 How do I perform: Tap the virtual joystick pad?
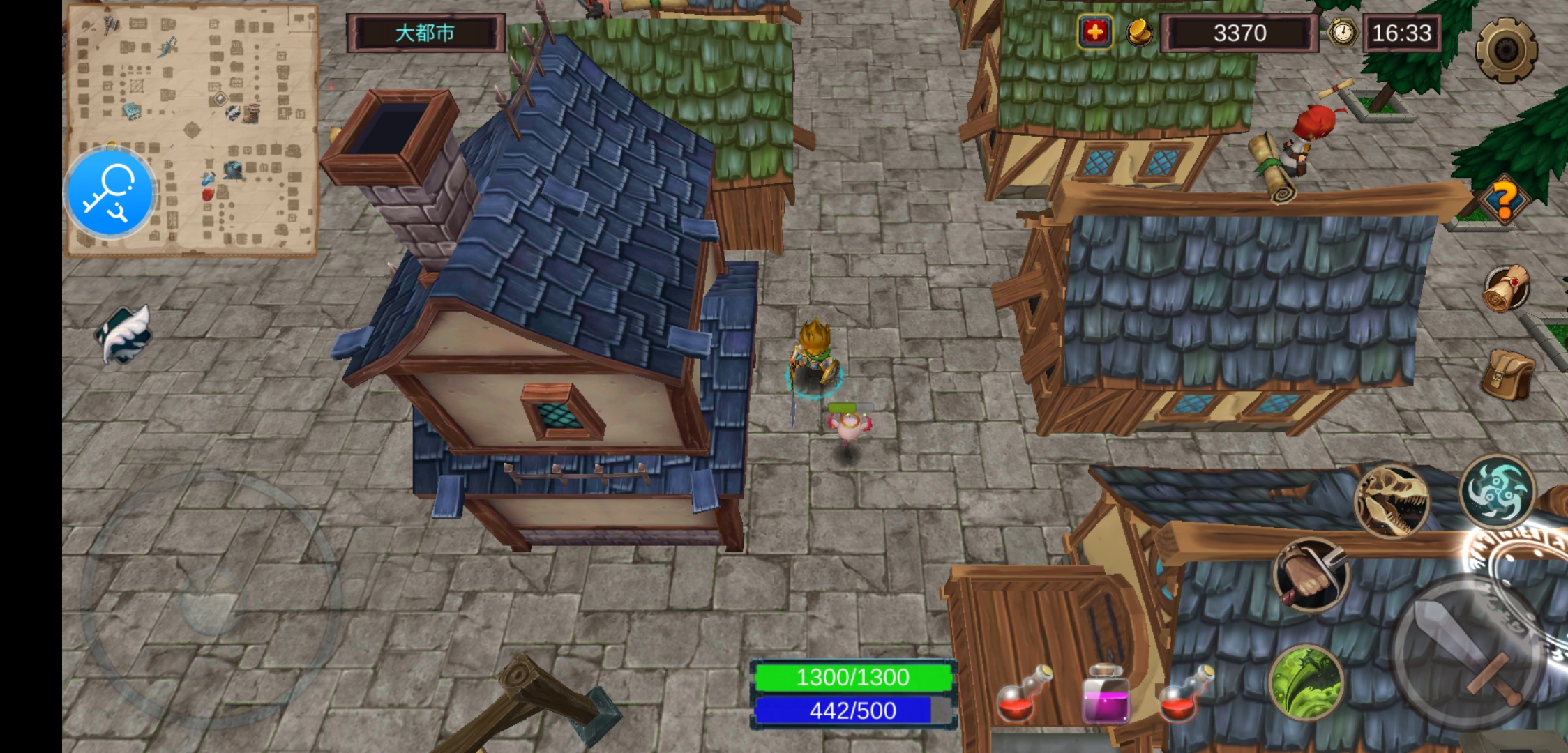(211, 600)
